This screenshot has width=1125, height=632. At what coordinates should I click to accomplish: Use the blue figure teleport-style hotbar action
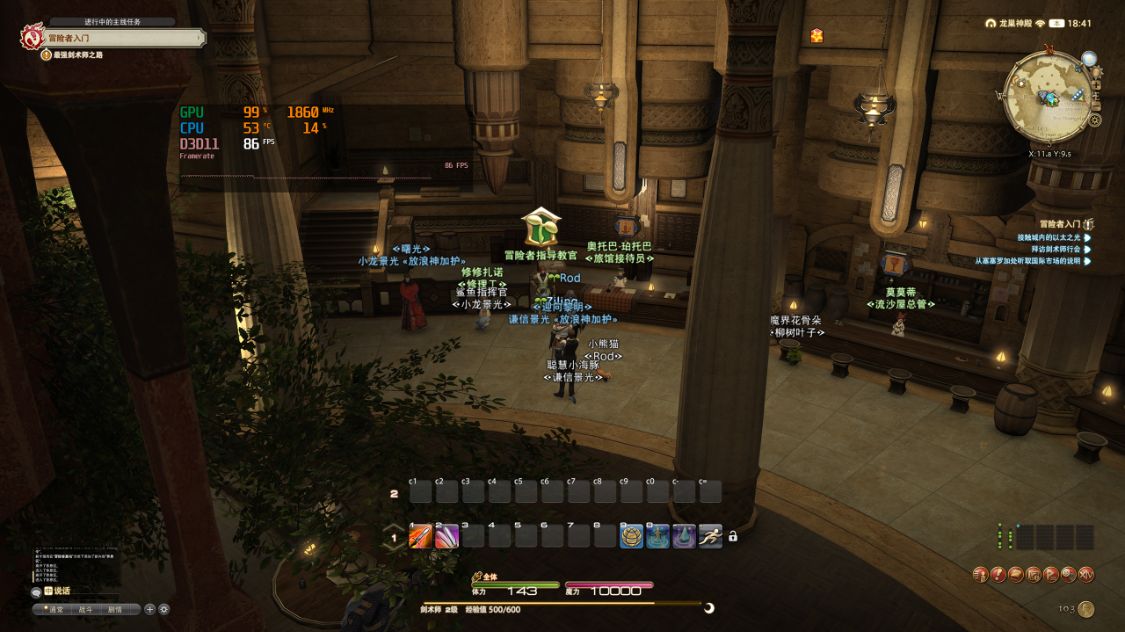(657, 536)
